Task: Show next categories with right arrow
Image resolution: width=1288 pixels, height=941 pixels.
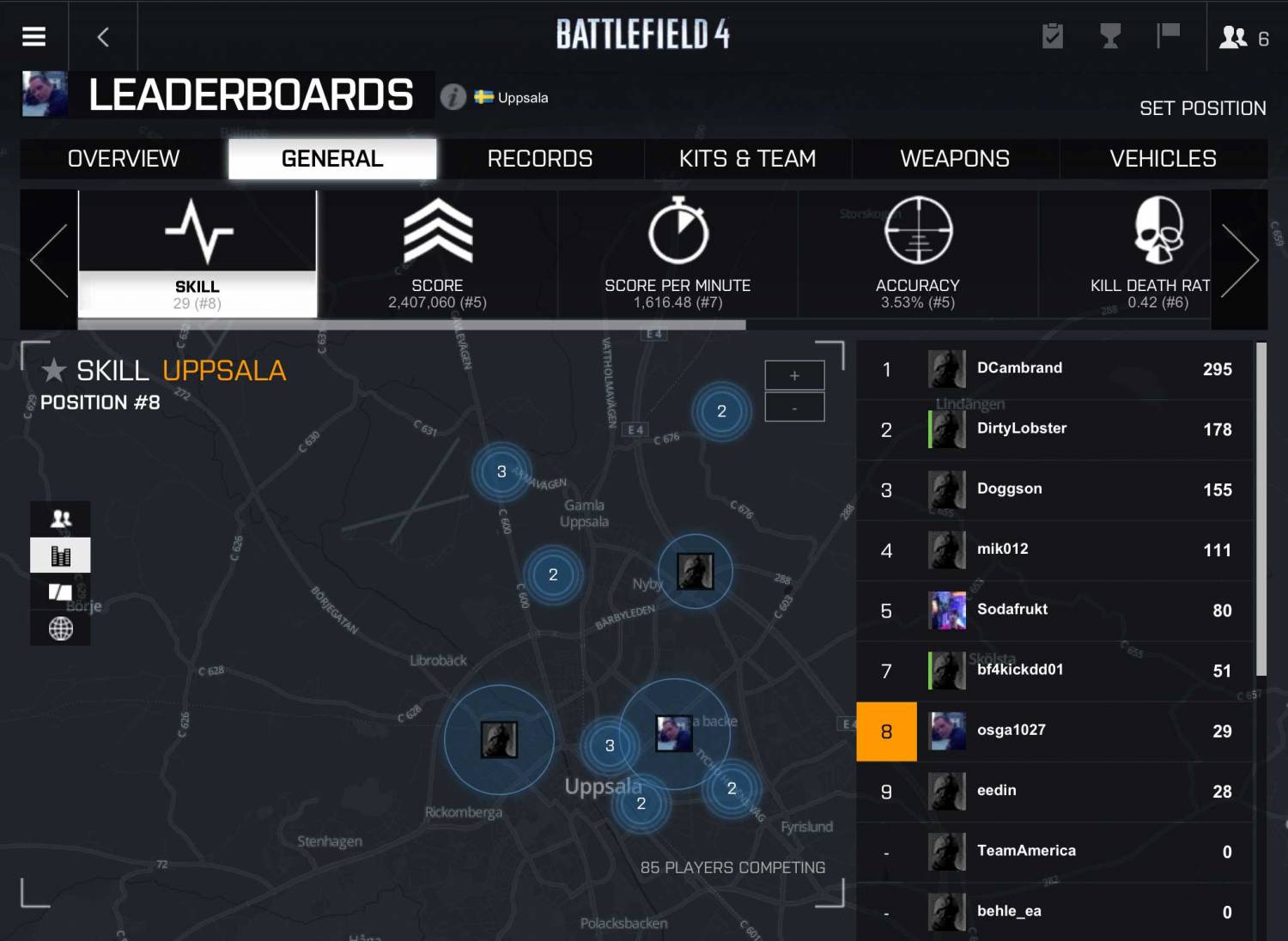Action: click(1239, 260)
